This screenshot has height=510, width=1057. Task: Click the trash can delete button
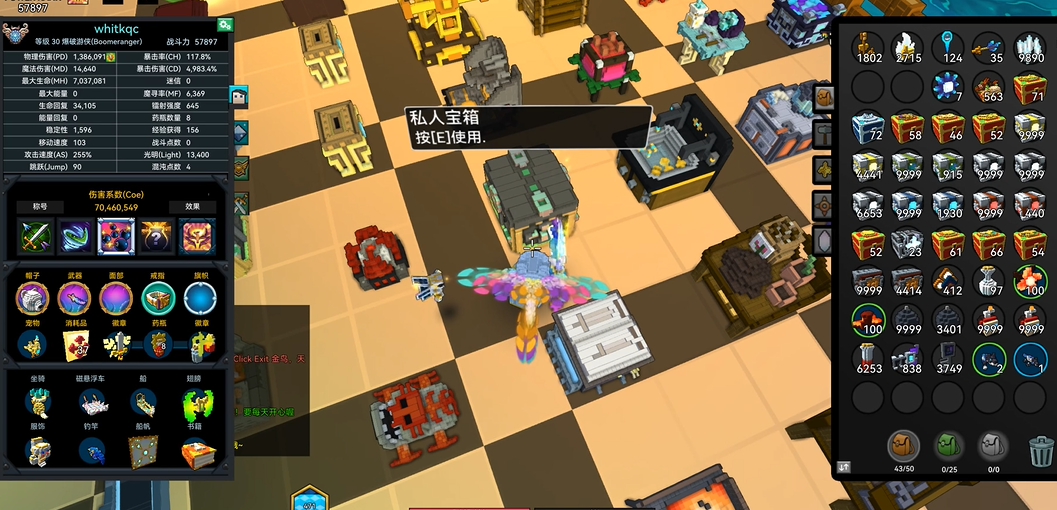[1040, 450]
